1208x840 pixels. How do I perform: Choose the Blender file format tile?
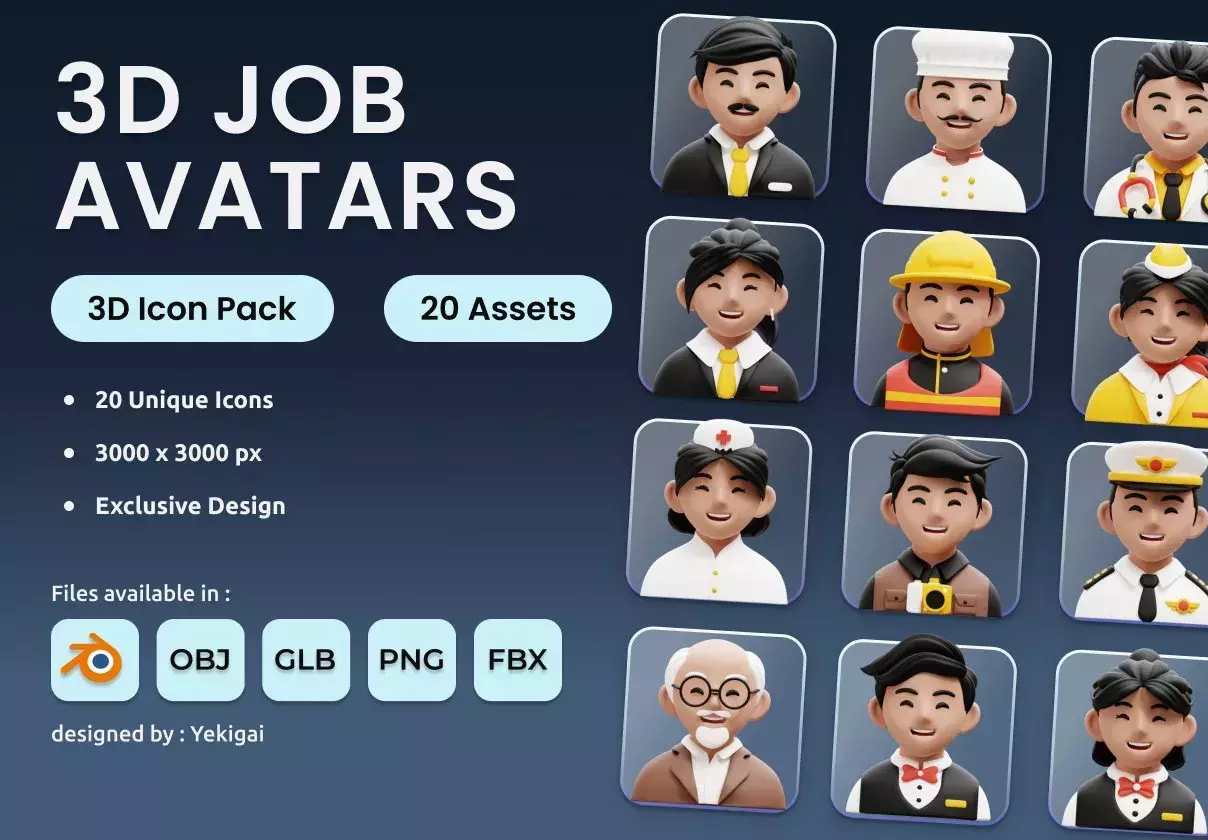click(95, 660)
